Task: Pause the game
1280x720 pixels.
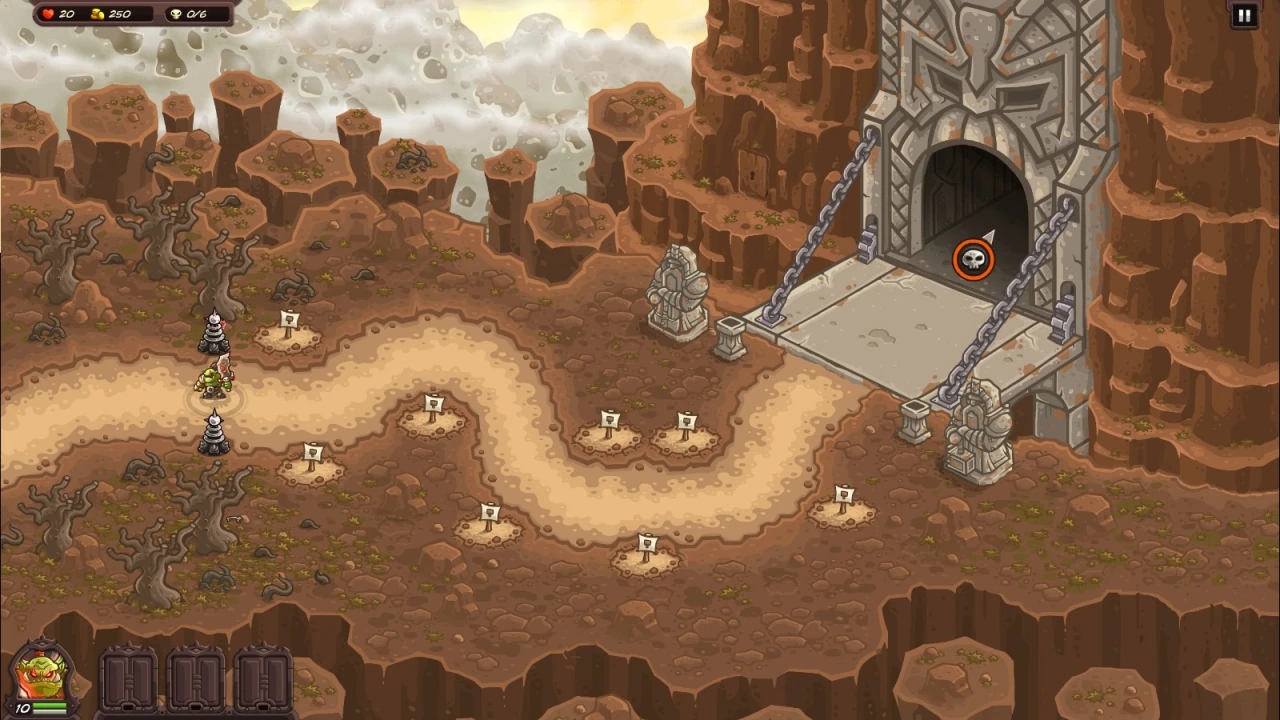Action: tap(1244, 15)
